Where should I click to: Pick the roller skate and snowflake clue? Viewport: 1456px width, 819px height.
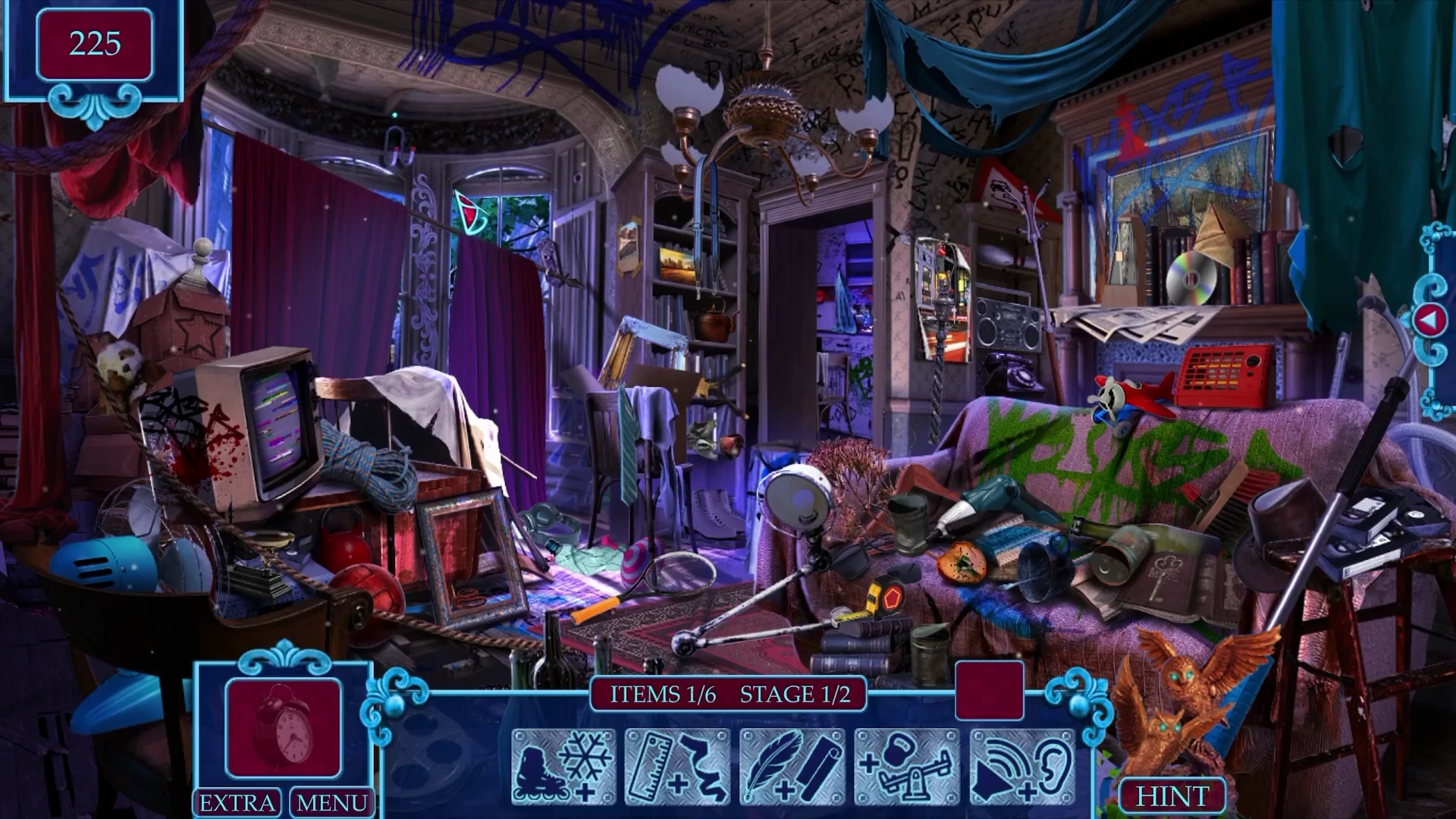tap(563, 766)
